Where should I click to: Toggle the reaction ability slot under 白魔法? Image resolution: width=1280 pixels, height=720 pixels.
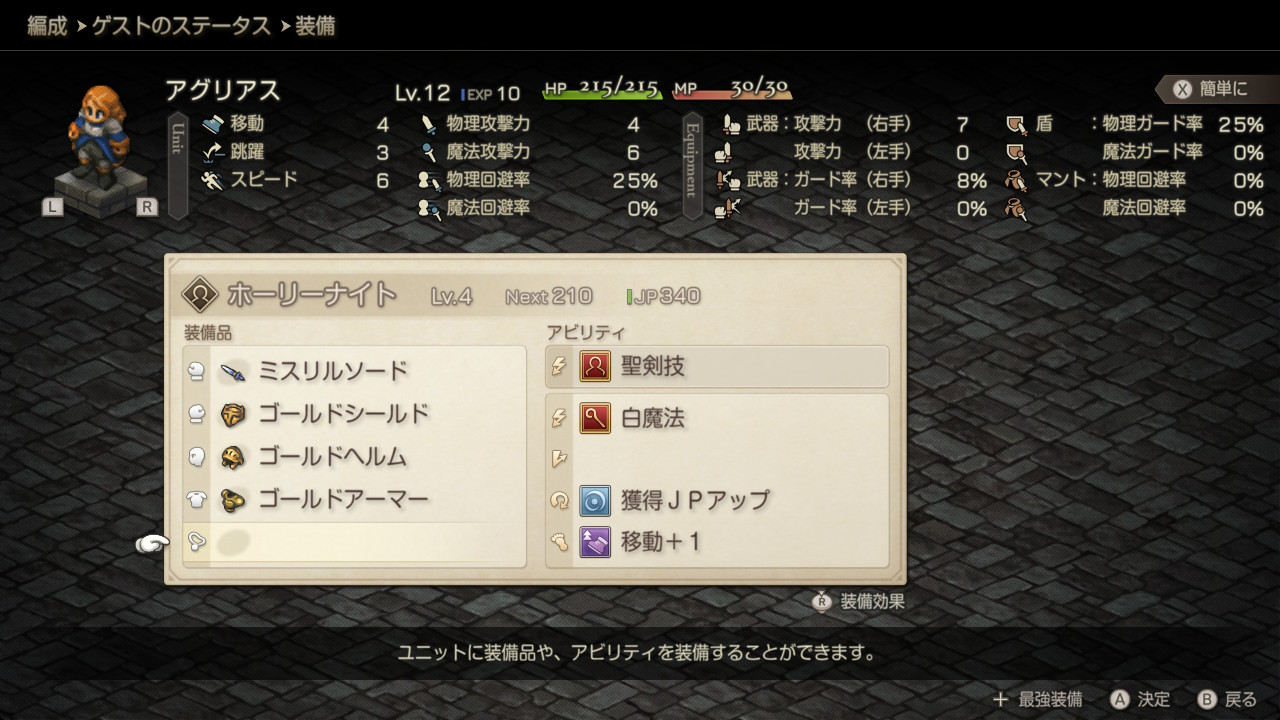[560, 458]
